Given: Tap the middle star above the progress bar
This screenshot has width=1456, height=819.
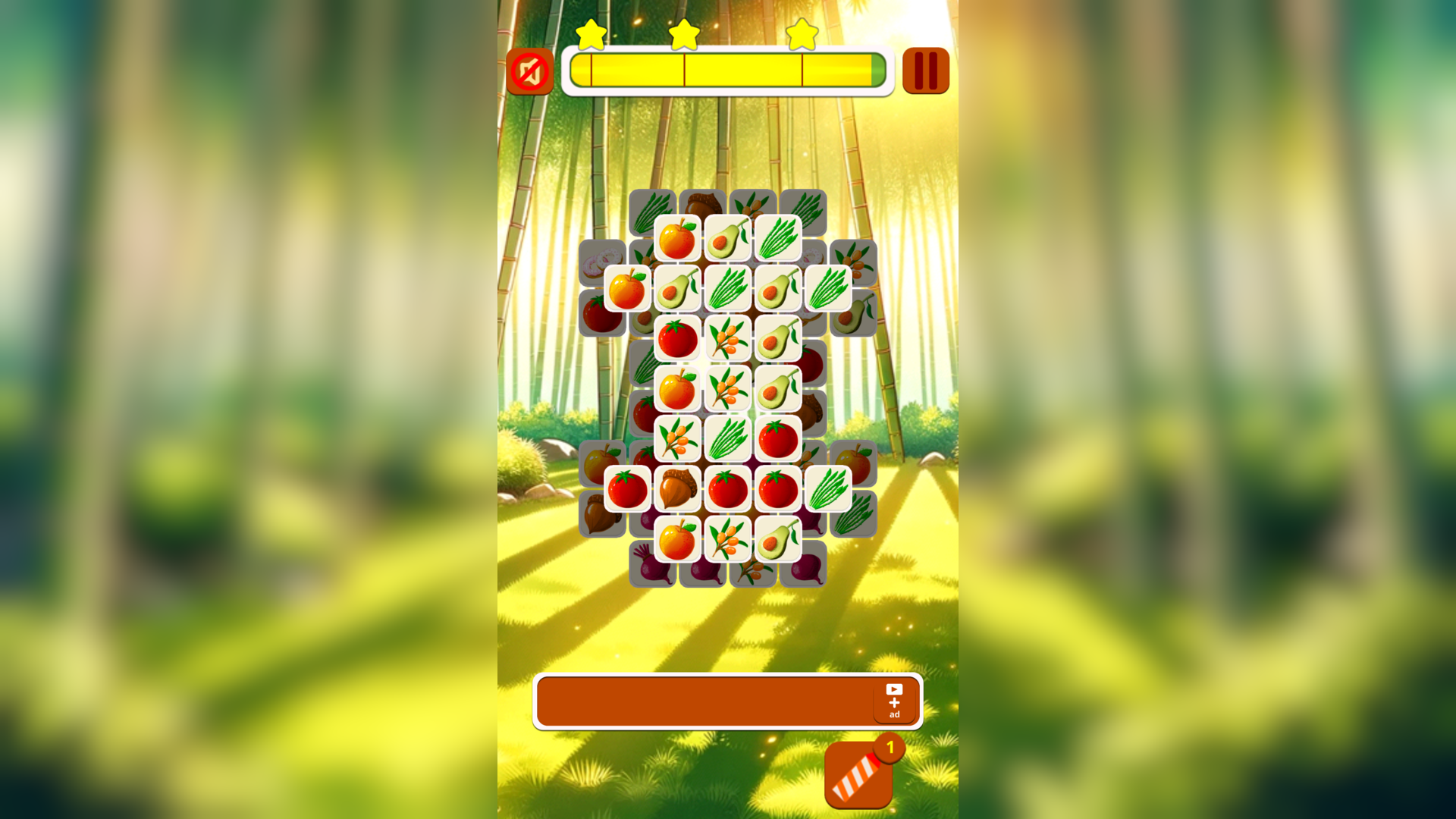Looking at the screenshot, I should [x=683, y=33].
